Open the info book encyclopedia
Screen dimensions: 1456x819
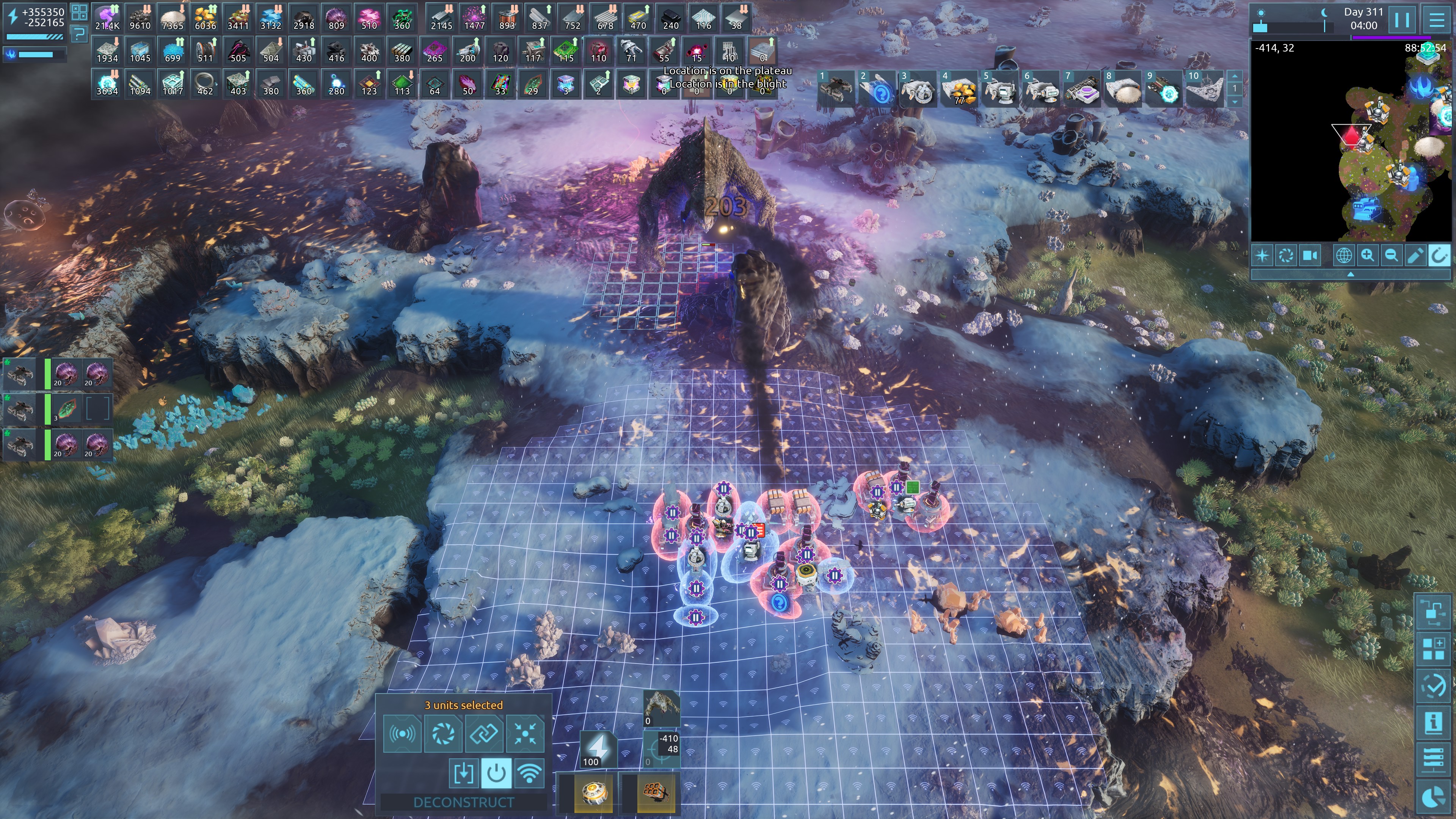tap(1433, 723)
